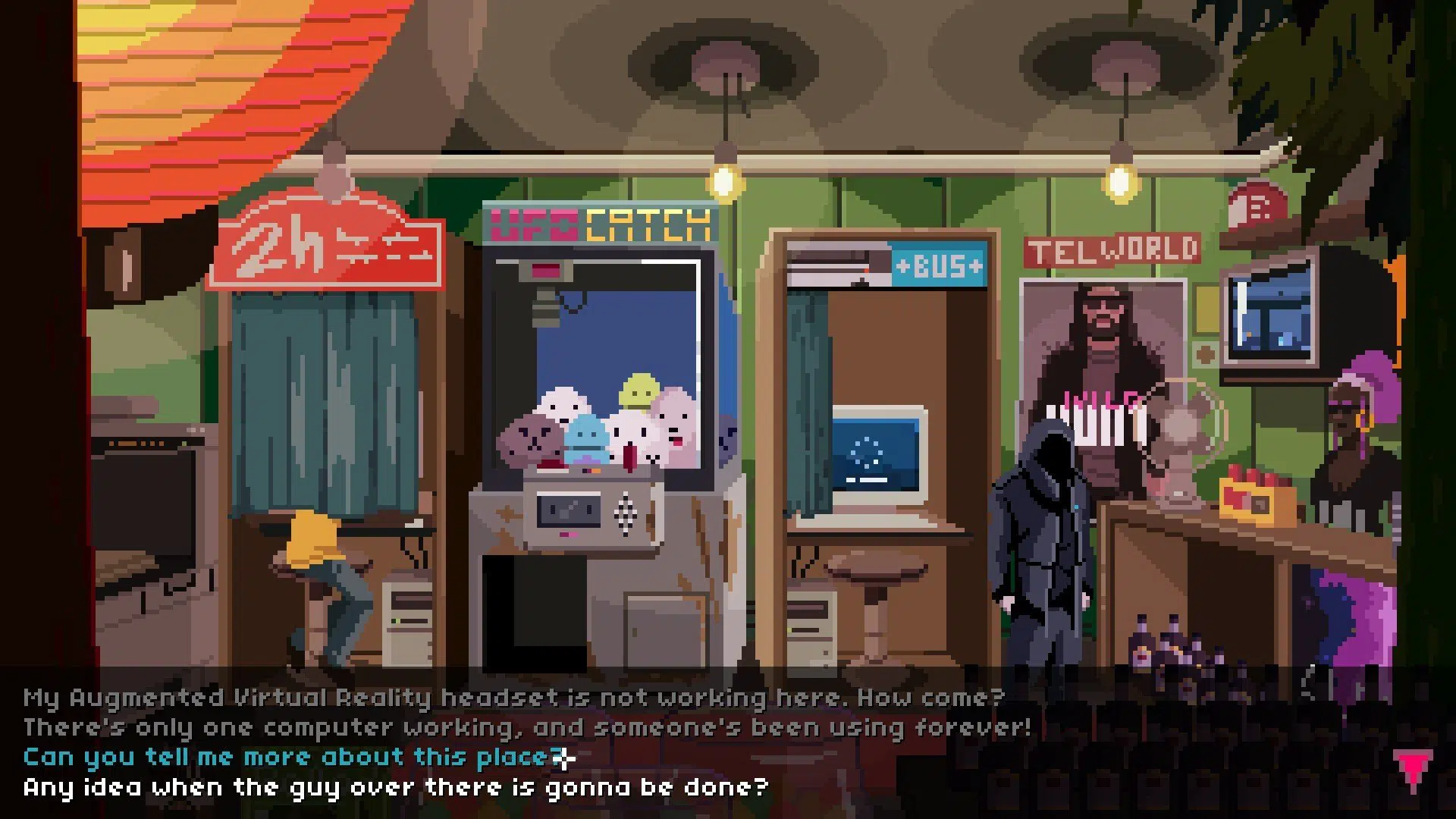Inspect the UFO CATCH claw machine
The height and width of the screenshot is (819, 1456).
pyautogui.click(x=607, y=417)
